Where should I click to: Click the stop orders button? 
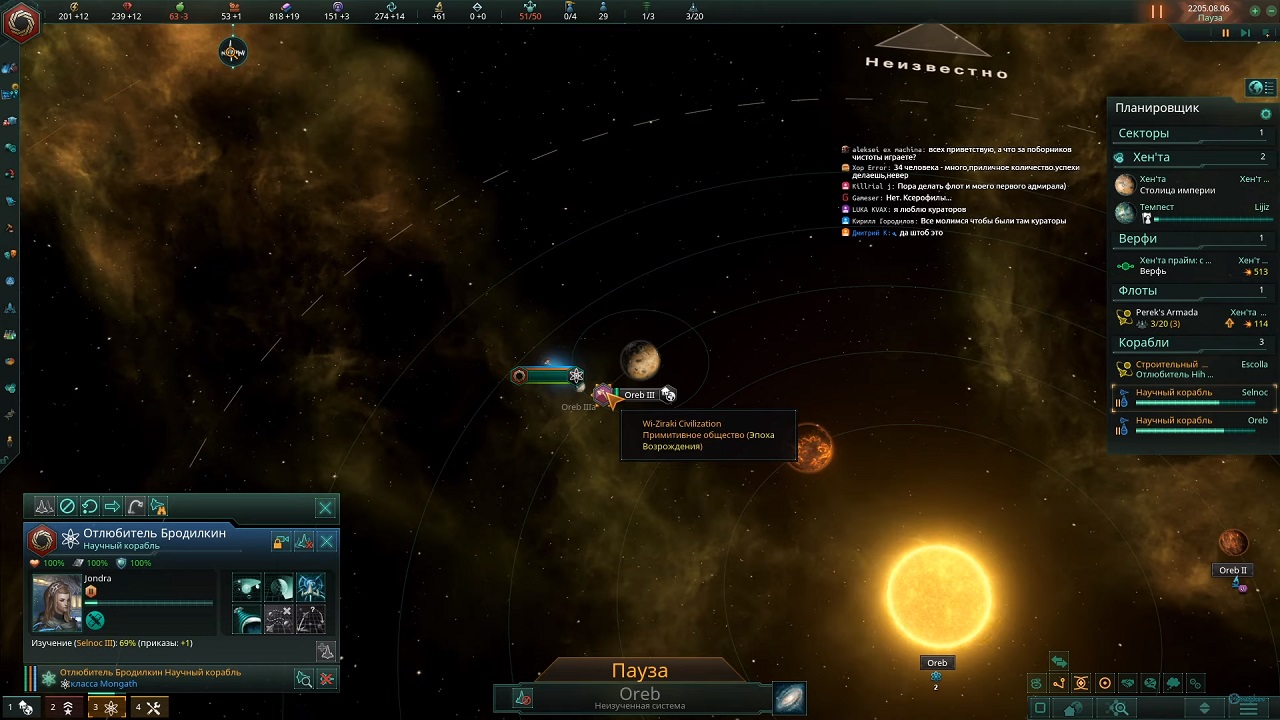67,507
